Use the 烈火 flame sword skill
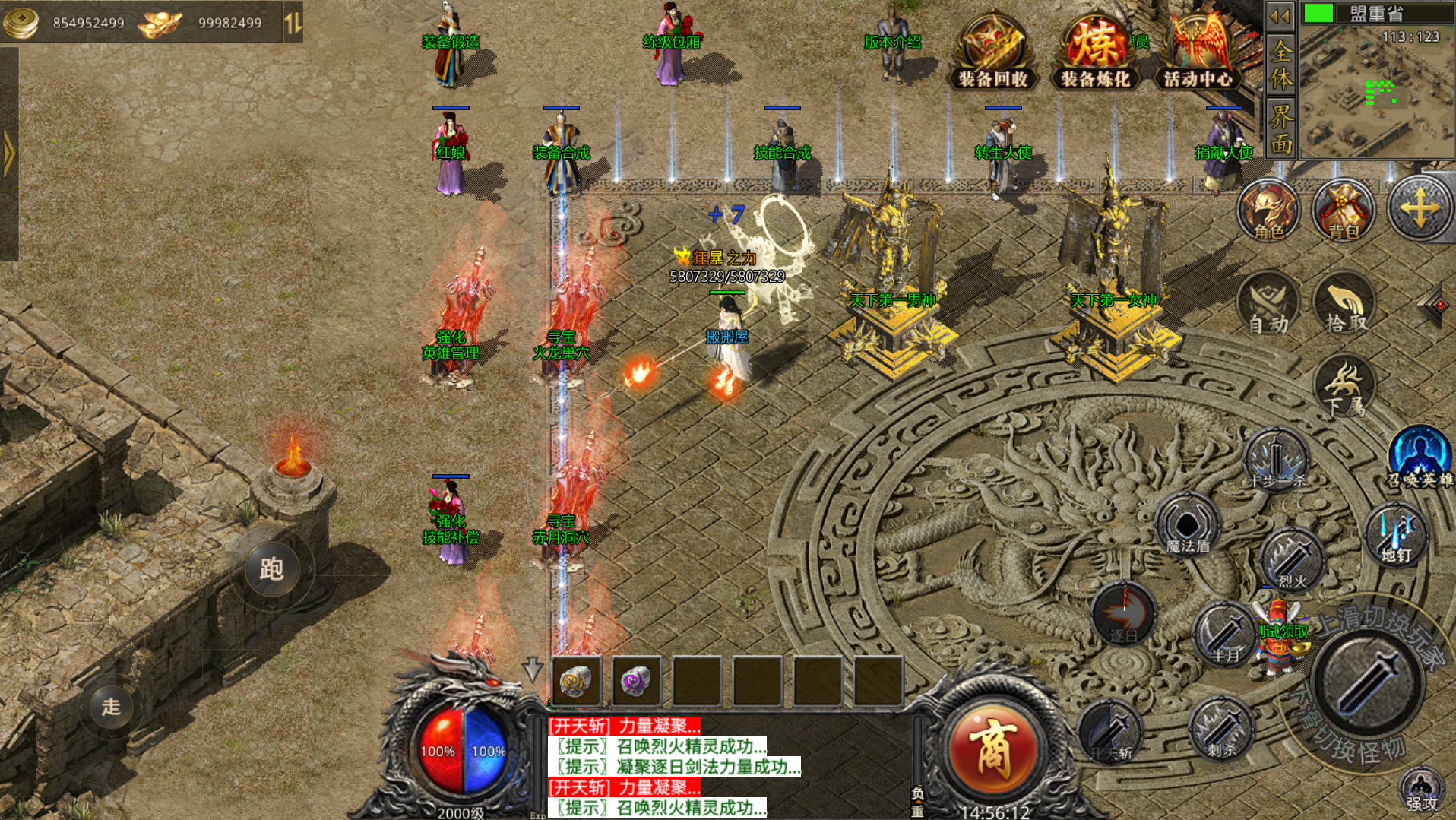Screen dimensions: 1456x820 [x=1292, y=561]
